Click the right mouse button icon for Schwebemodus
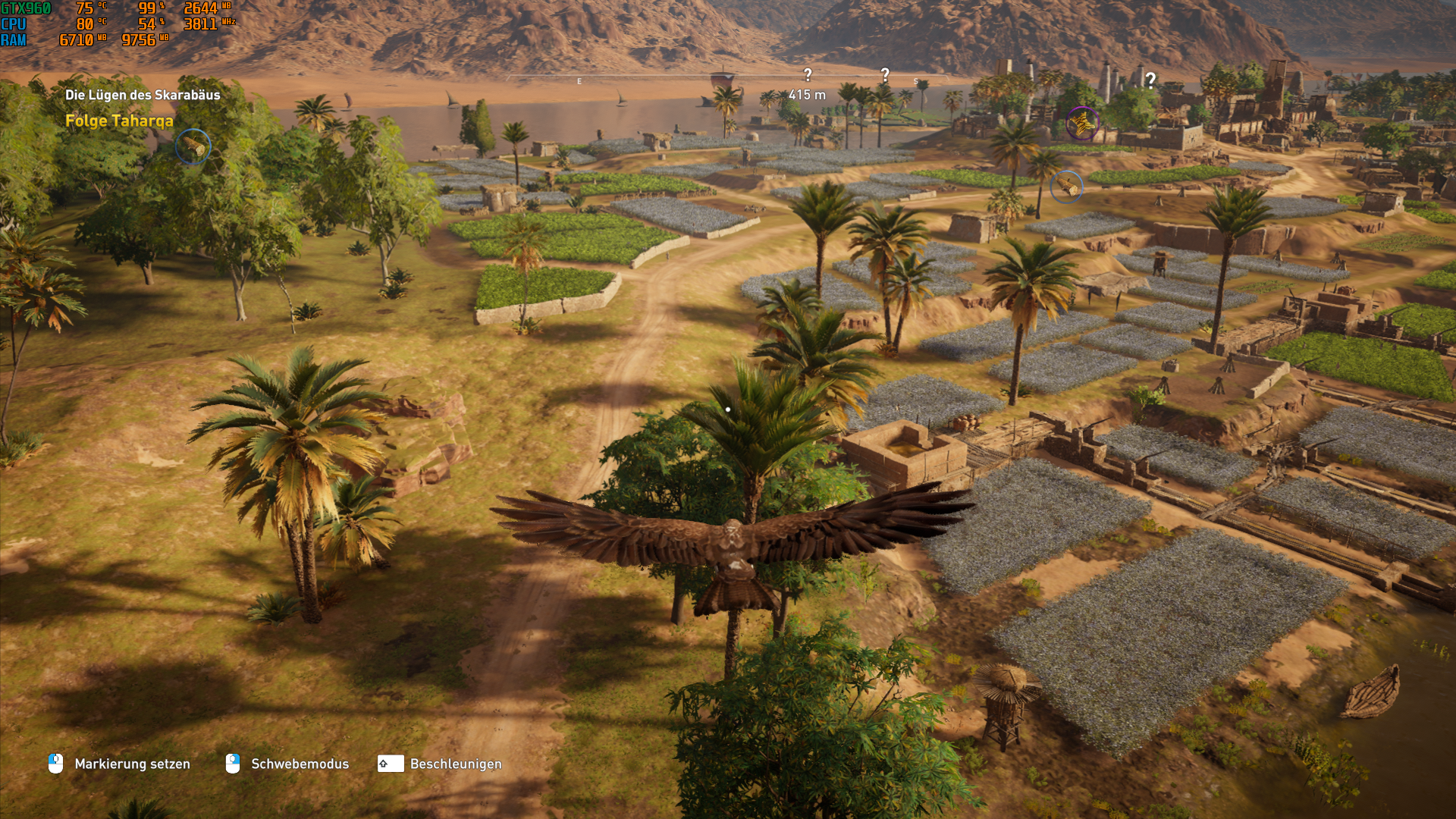1456x819 pixels. click(x=232, y=764)
